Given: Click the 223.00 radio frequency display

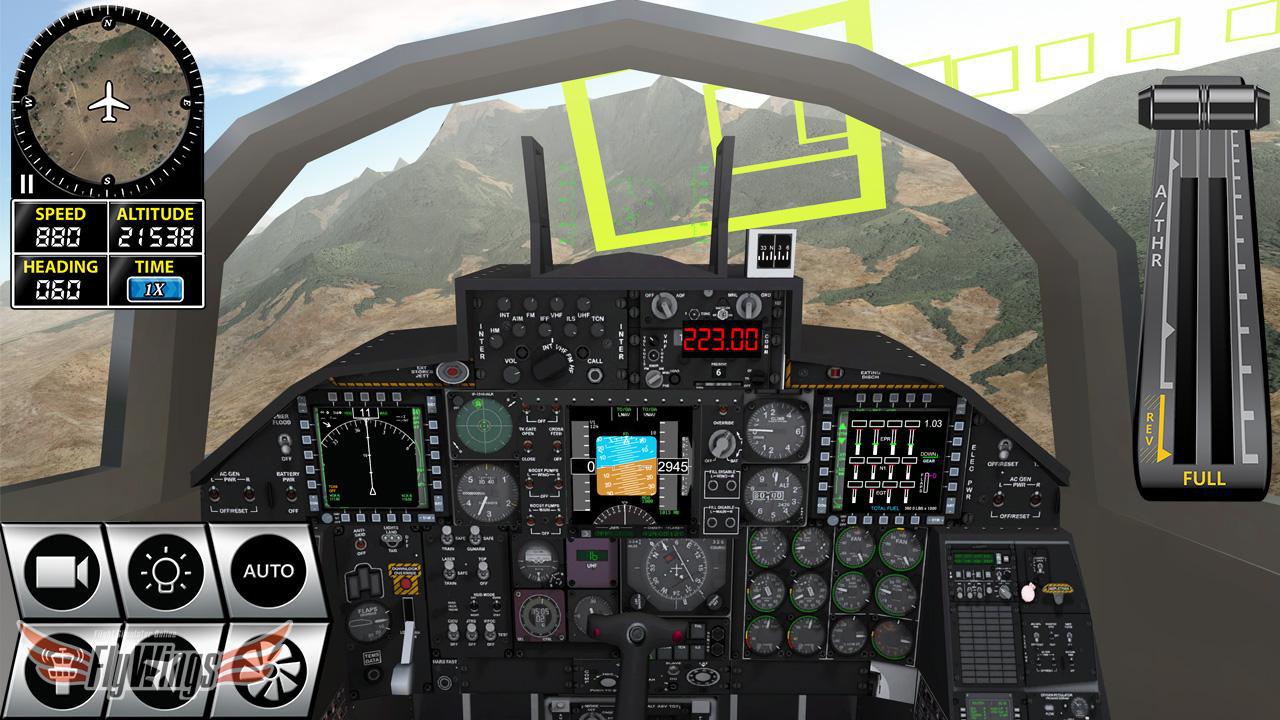Looking at the screenshot, I should 720,339.
